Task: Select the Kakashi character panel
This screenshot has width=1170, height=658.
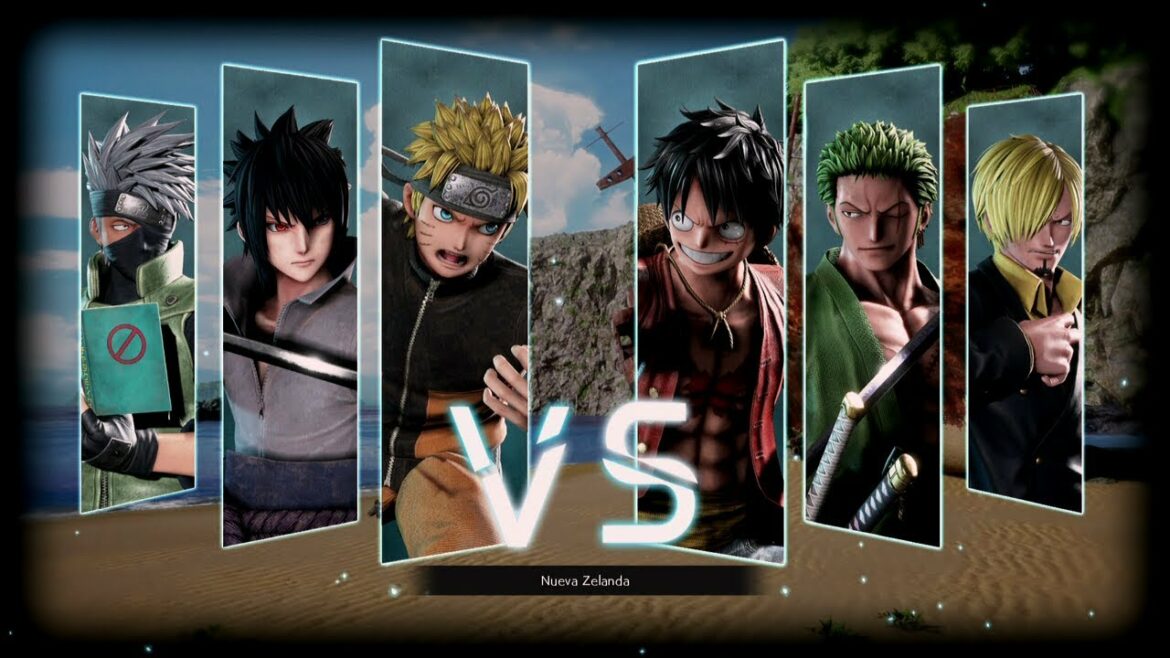Action: pos(138,300)
